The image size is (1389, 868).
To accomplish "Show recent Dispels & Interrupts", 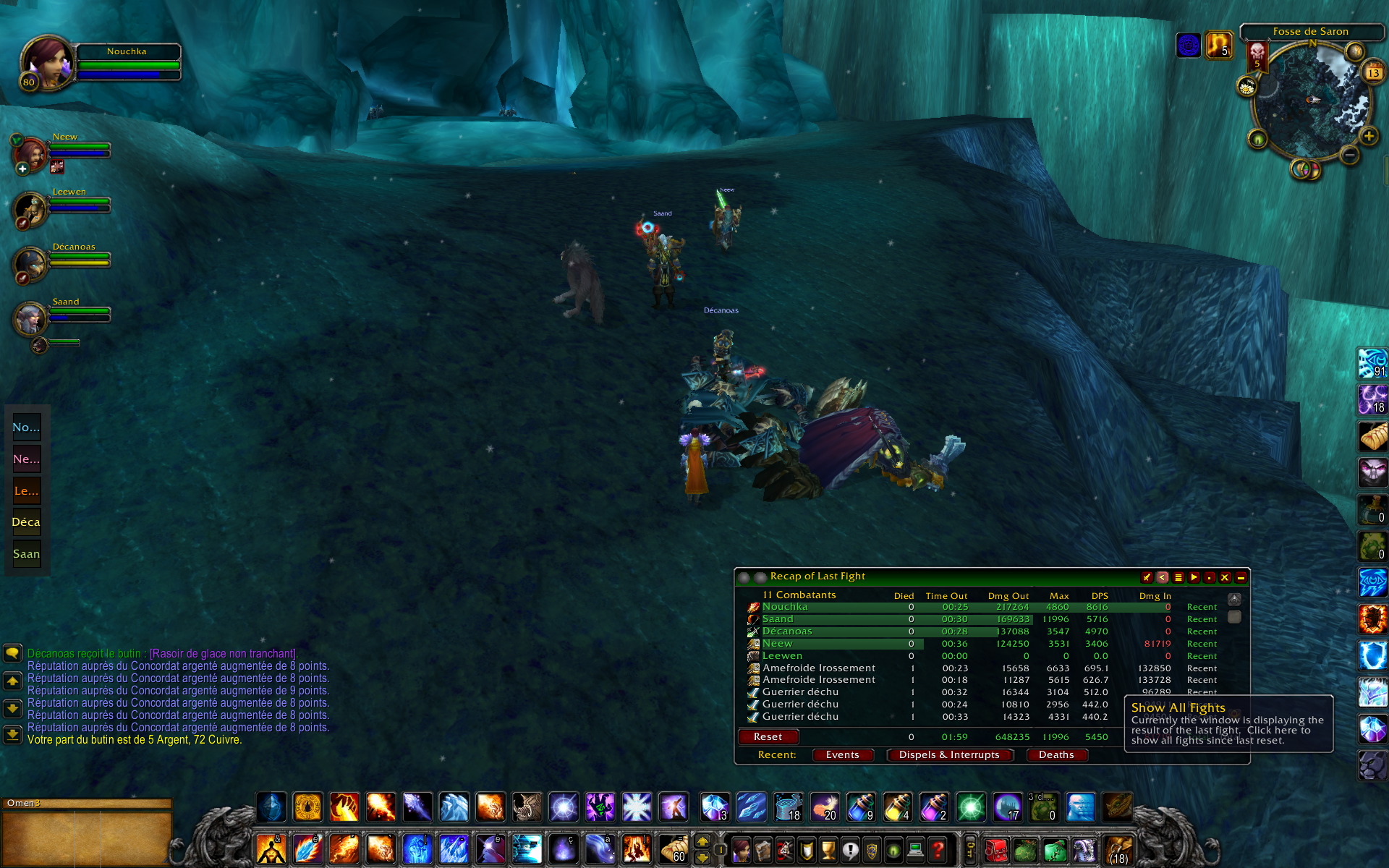I will pos(948,754).
